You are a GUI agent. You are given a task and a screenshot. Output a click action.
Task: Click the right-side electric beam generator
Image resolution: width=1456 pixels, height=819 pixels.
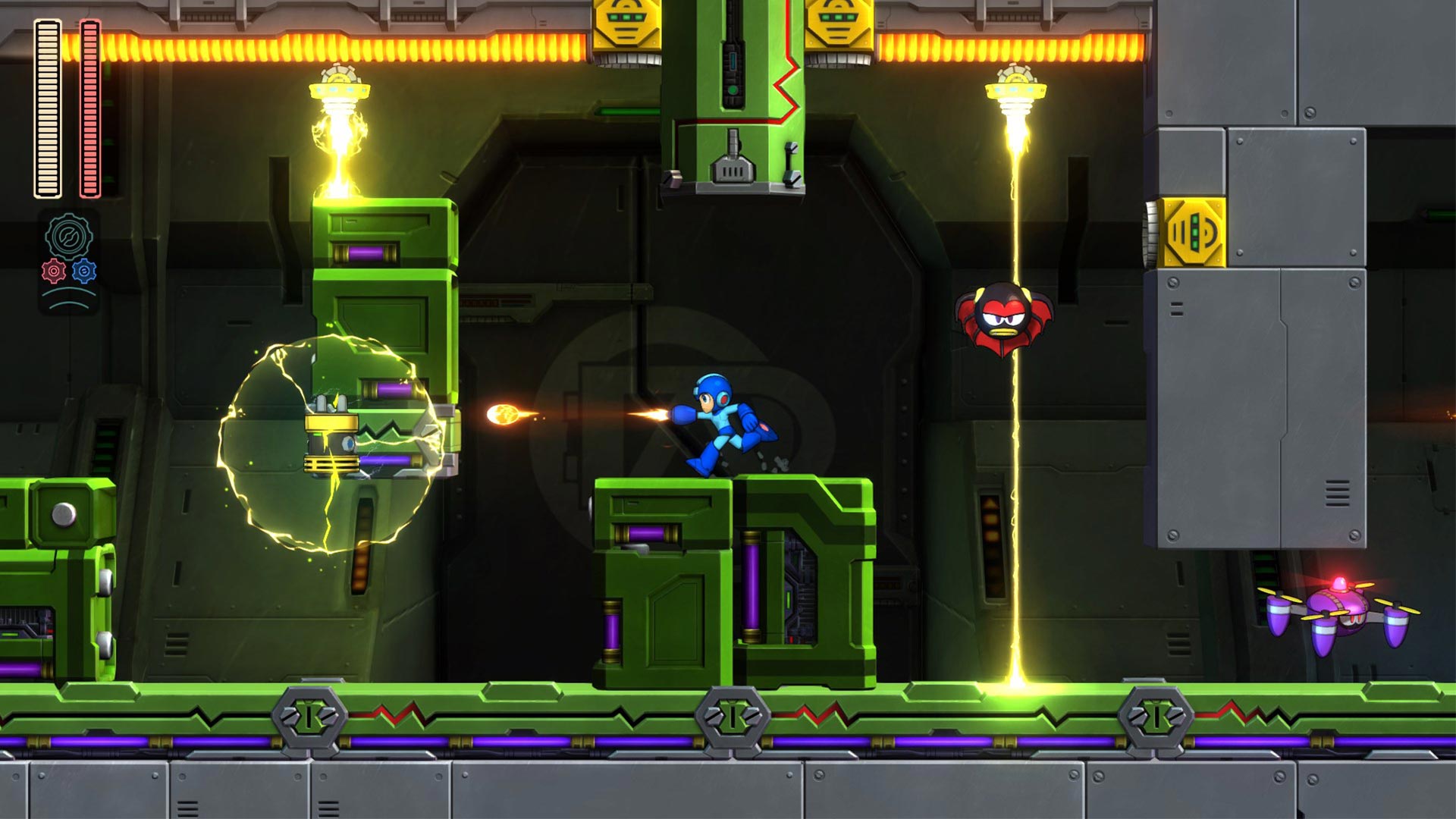click(1014, 91)
